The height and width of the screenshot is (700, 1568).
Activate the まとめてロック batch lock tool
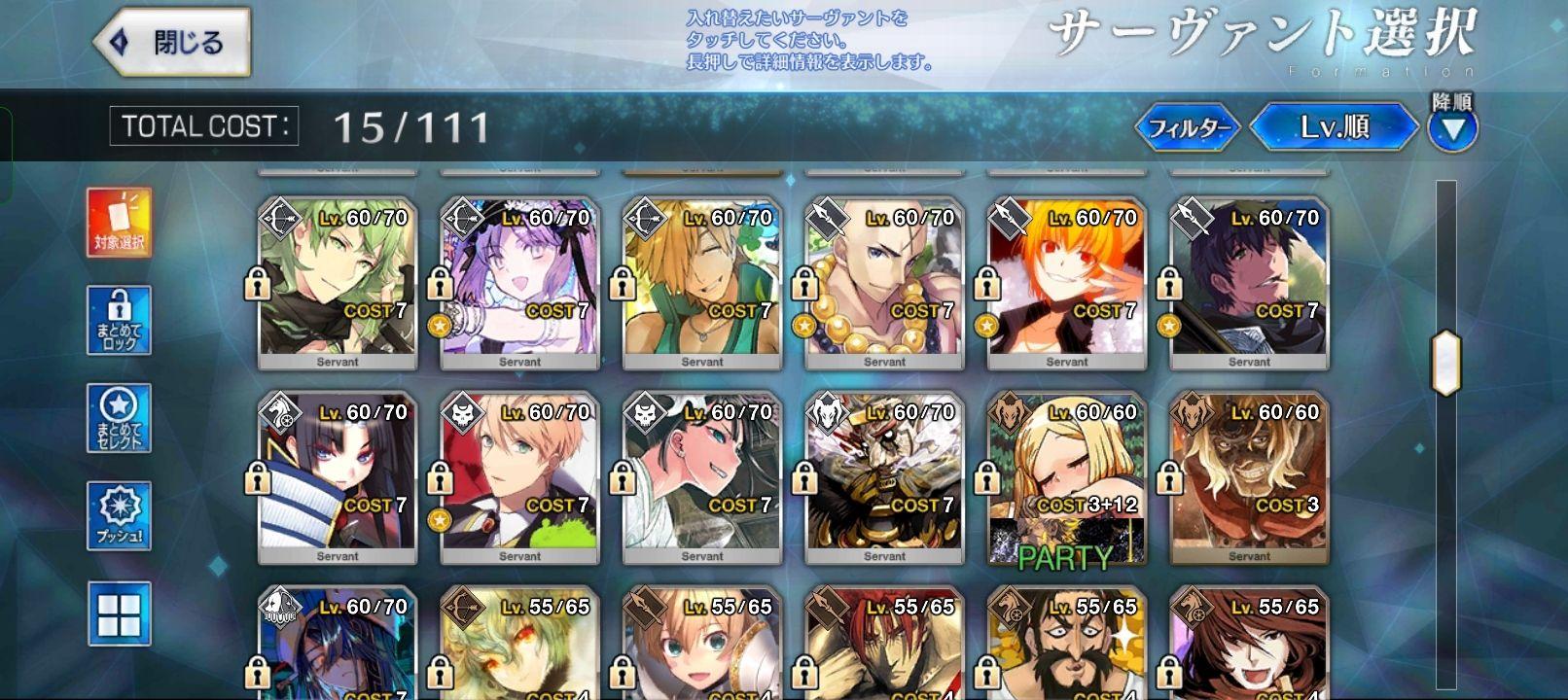coord(119,317)
